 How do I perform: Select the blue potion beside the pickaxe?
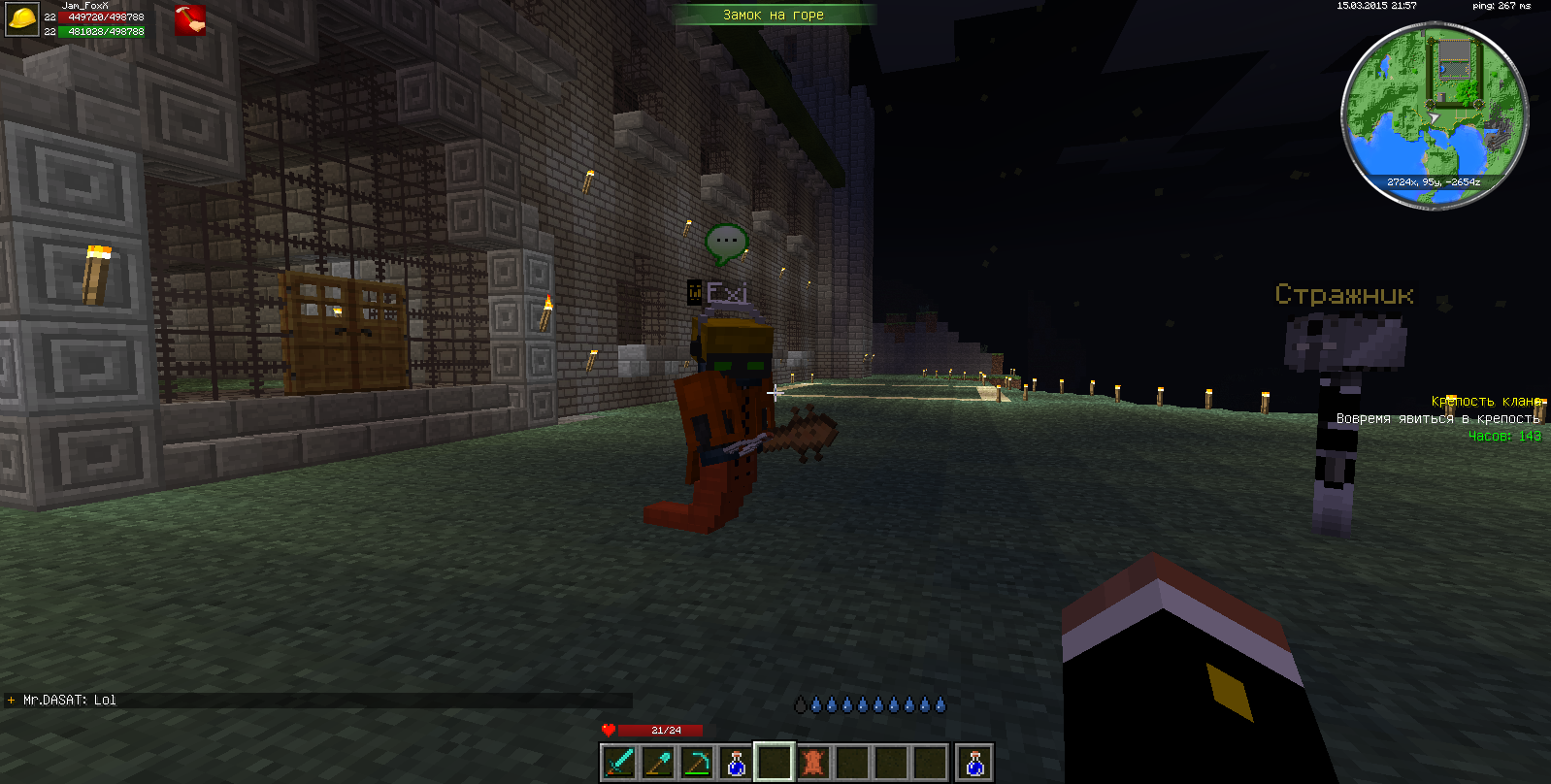(x=736, y=763)
